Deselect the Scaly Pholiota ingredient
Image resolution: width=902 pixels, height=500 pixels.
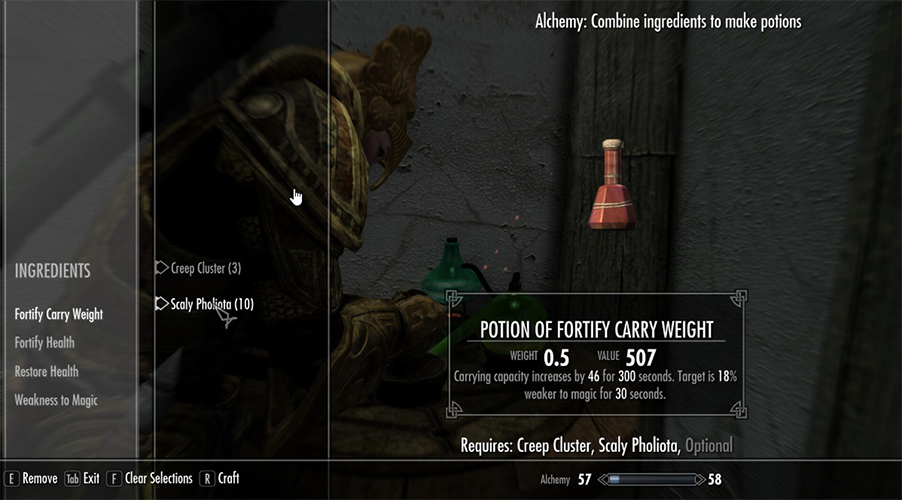point(212,304)
